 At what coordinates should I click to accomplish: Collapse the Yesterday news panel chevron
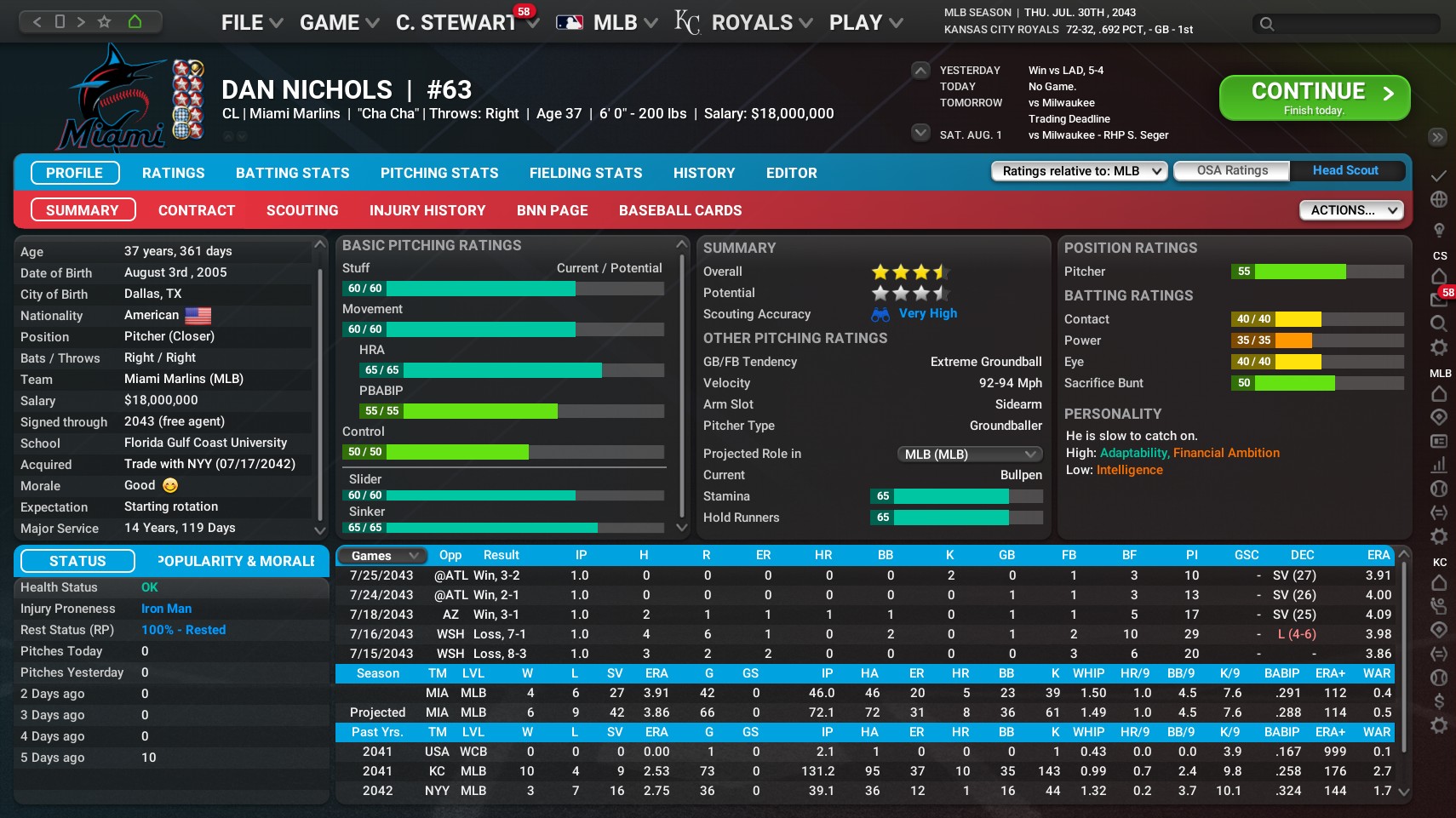(919, 70)
